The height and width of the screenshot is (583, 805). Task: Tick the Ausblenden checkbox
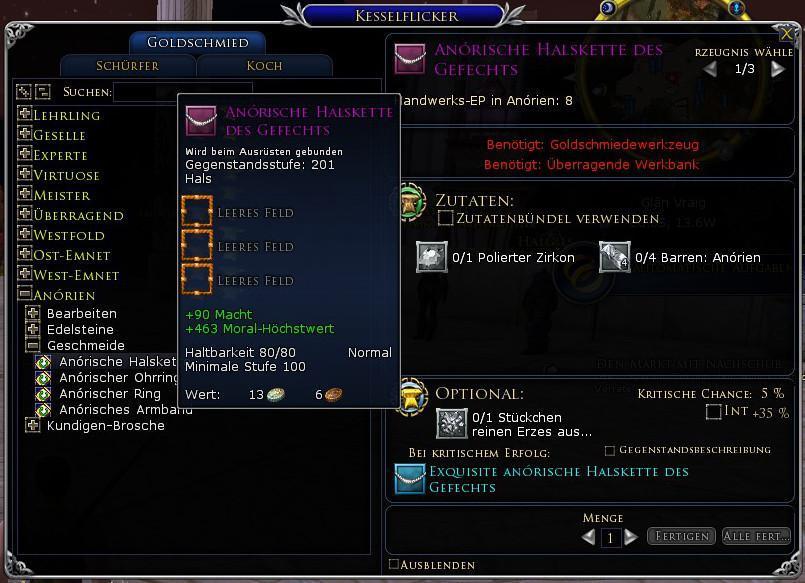(x=393, y=565)
